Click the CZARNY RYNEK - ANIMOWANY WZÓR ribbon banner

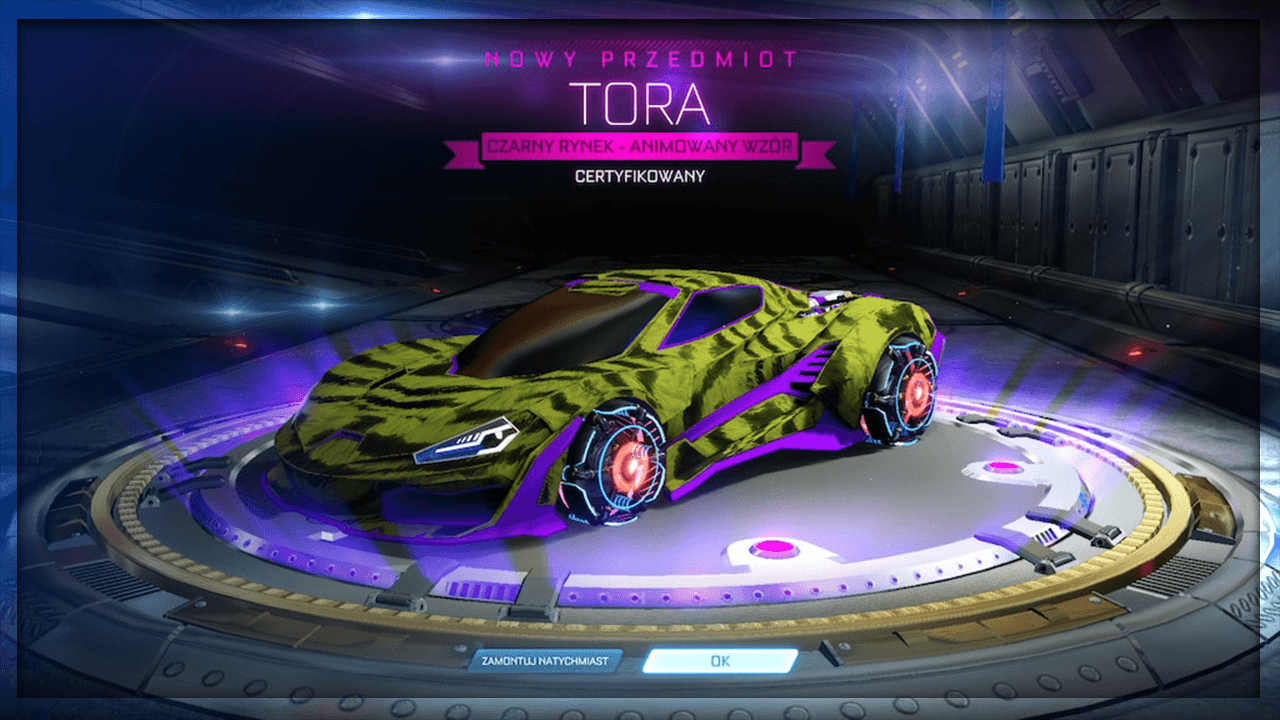pyautogui.click(x=640, y=147)
